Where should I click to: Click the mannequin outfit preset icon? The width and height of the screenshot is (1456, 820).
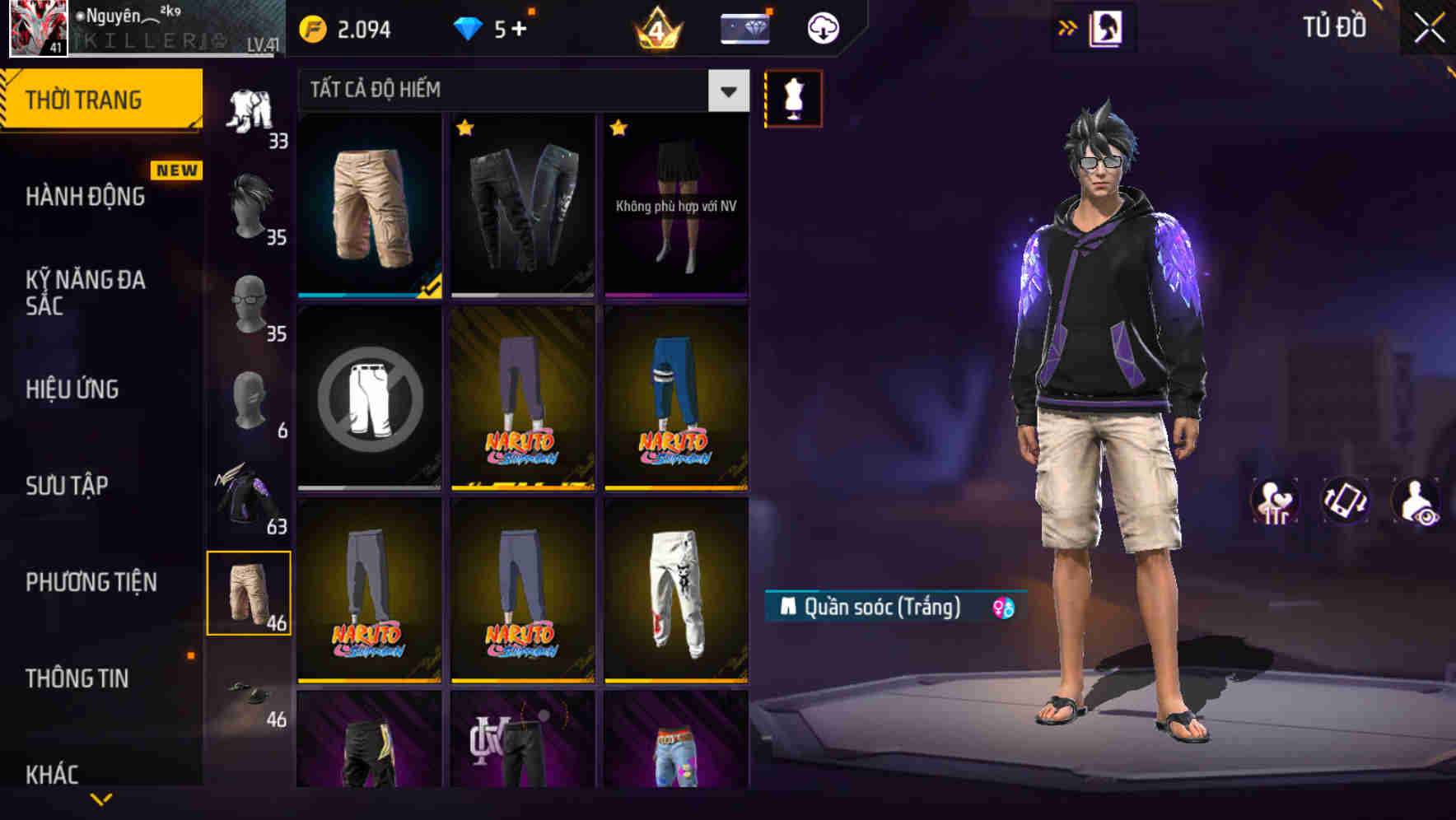tap(792, 97)
